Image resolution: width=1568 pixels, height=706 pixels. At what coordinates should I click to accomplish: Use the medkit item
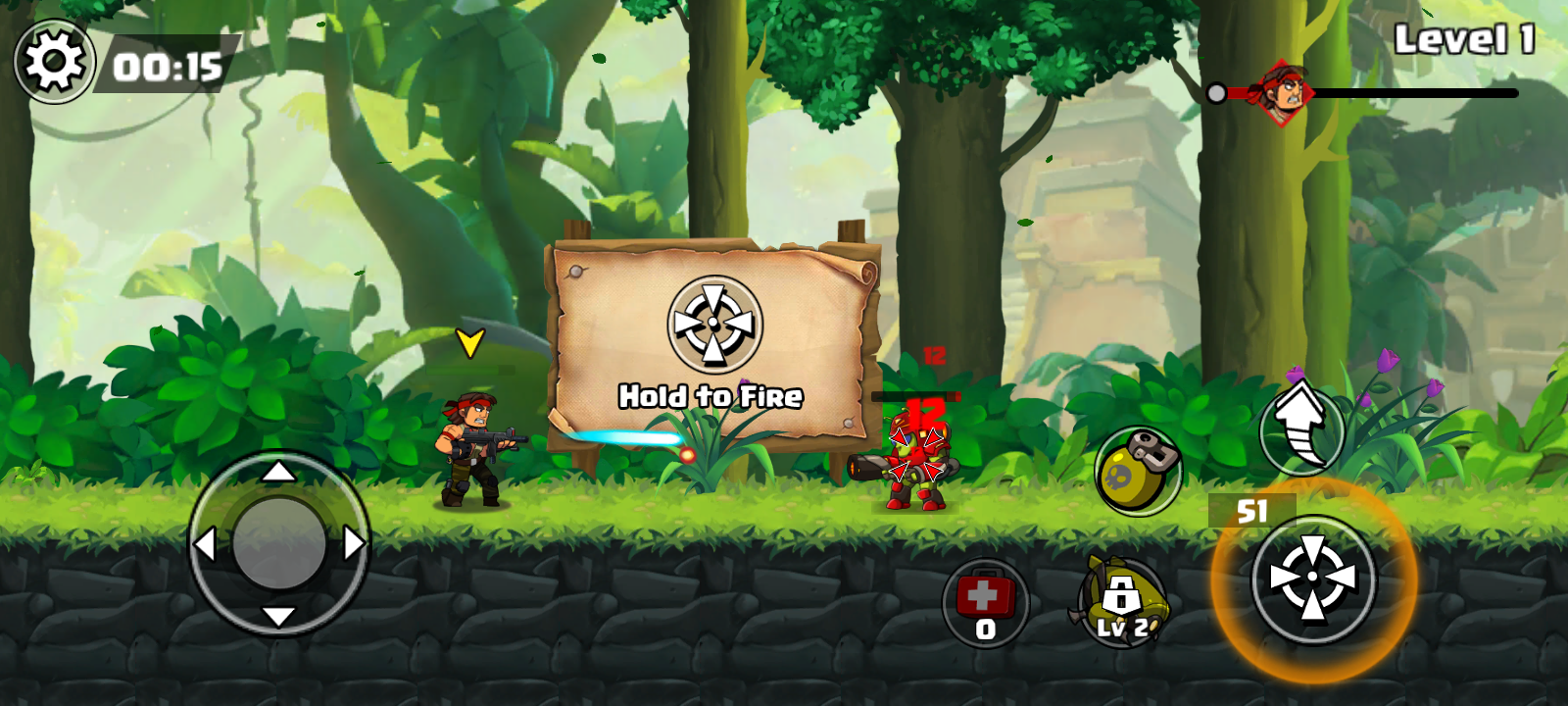coord(985,602)
